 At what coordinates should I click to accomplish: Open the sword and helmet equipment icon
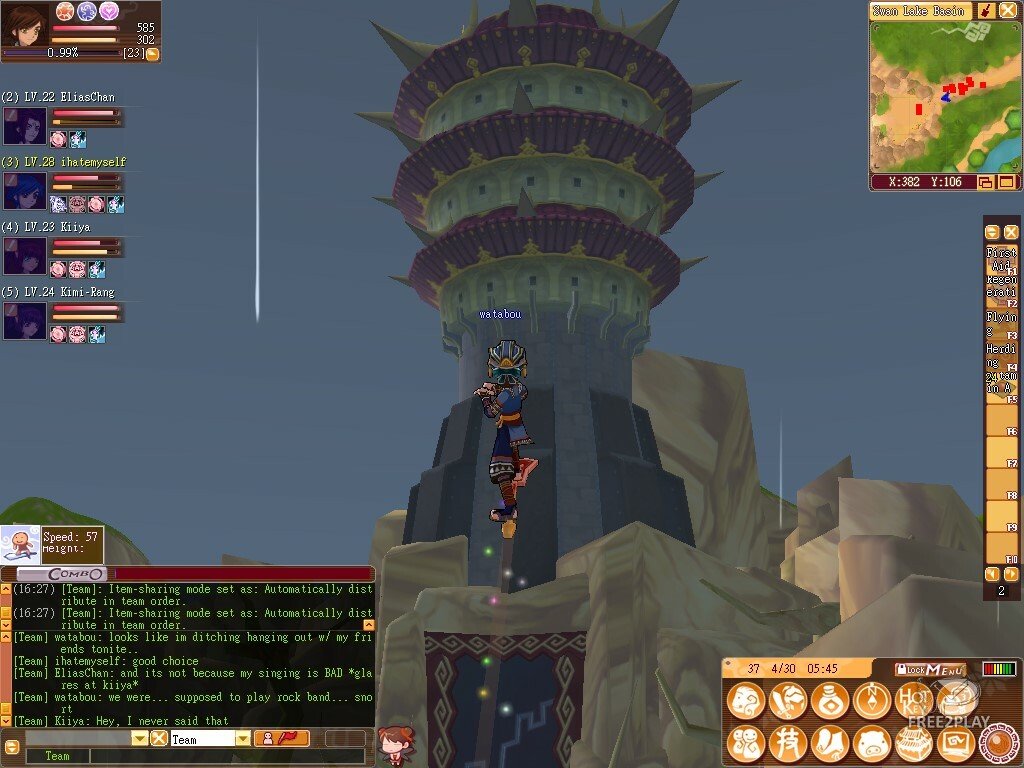tap(788, 701)
